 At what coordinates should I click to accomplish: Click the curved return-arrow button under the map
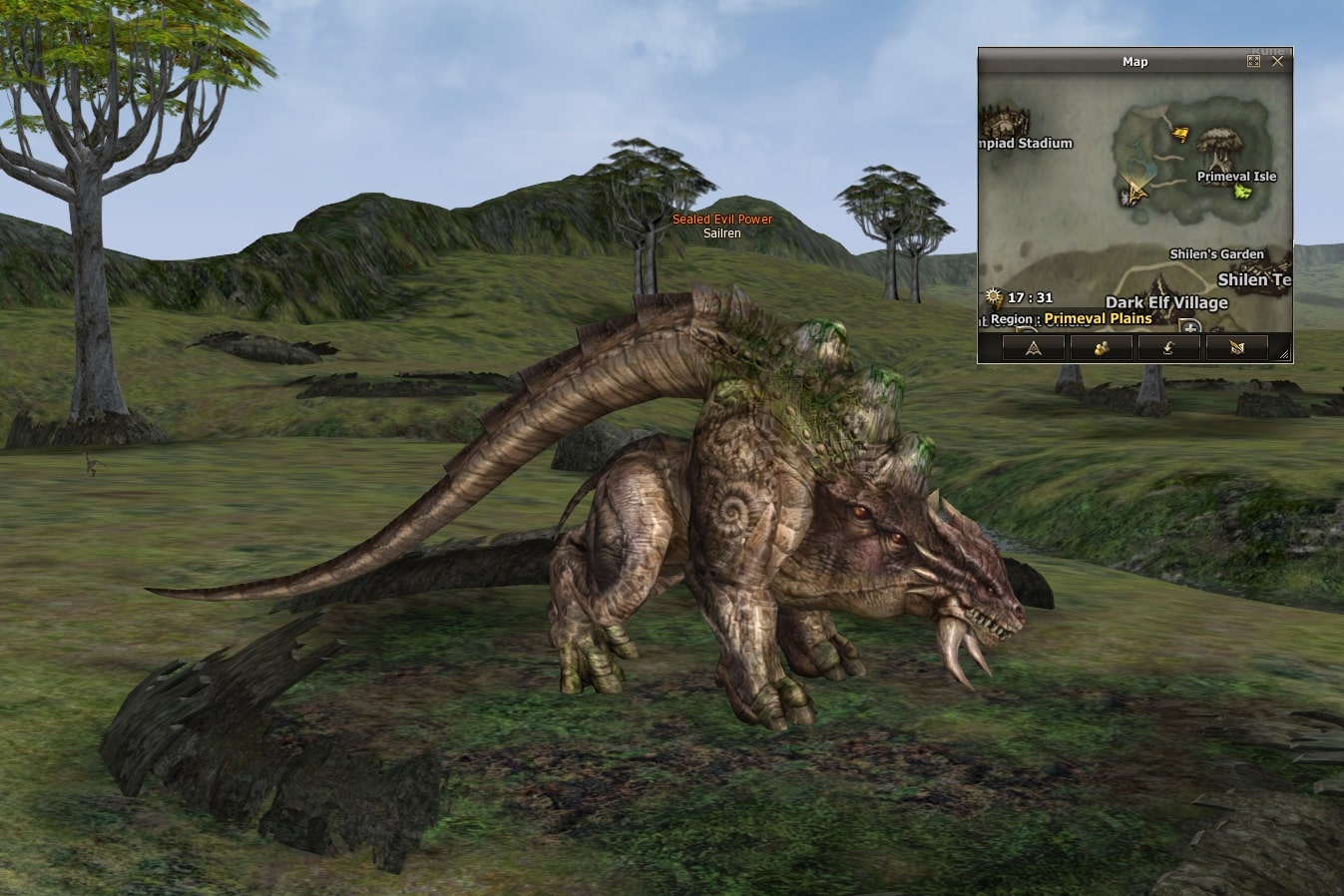[1168, 347]
